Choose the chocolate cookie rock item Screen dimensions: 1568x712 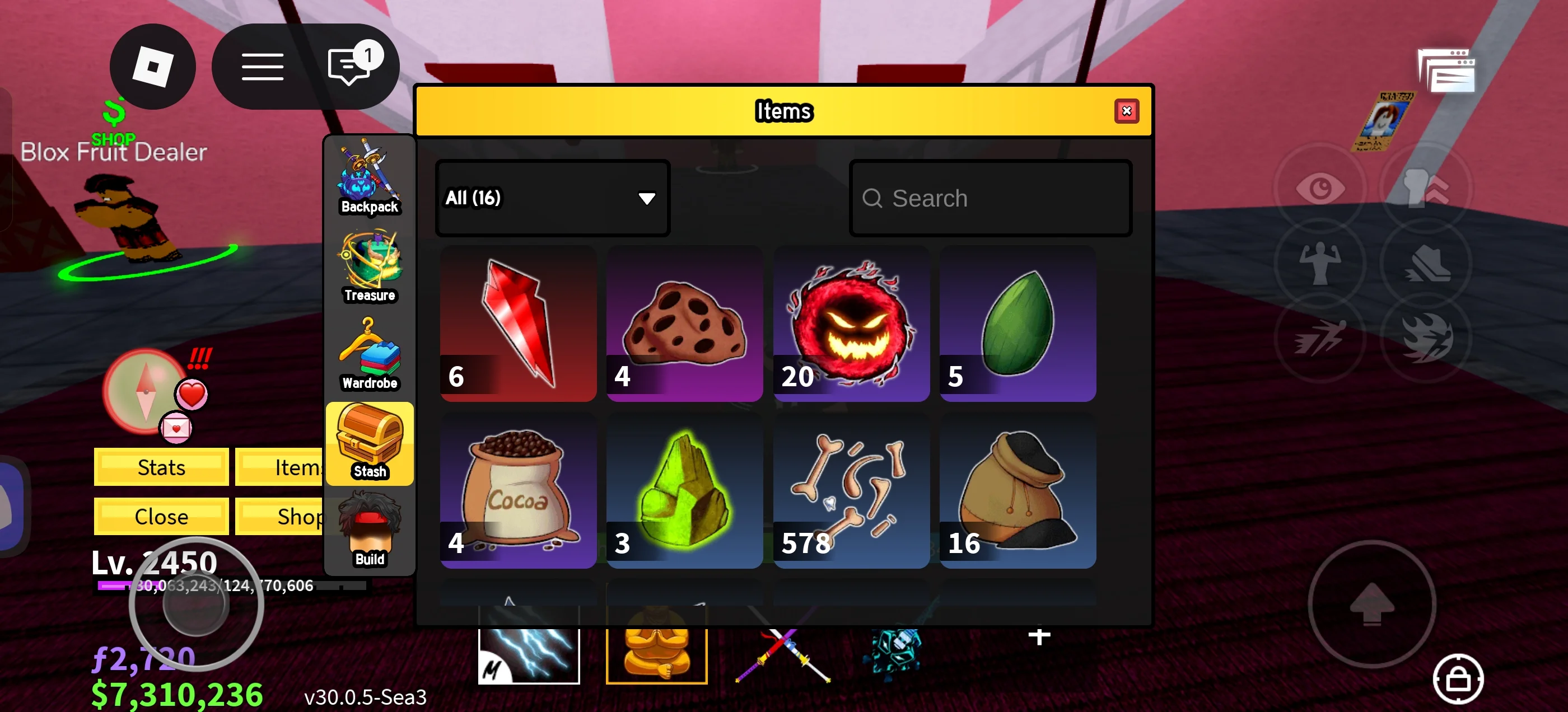[x=684, y=323]
